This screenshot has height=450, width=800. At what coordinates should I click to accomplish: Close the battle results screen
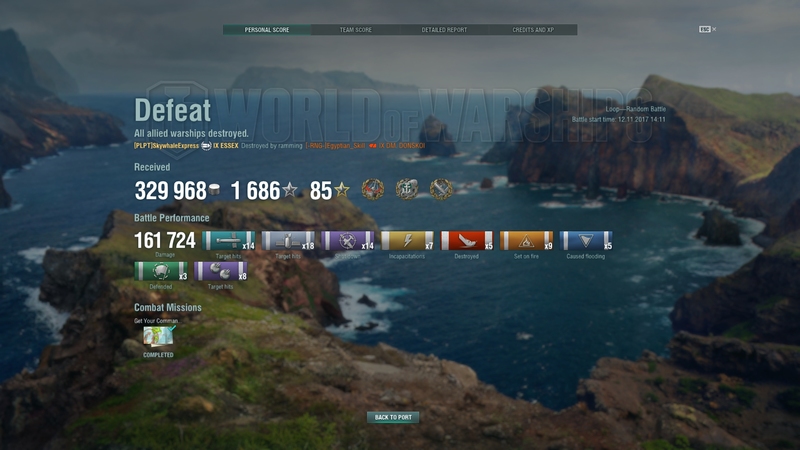click(714, 29)
